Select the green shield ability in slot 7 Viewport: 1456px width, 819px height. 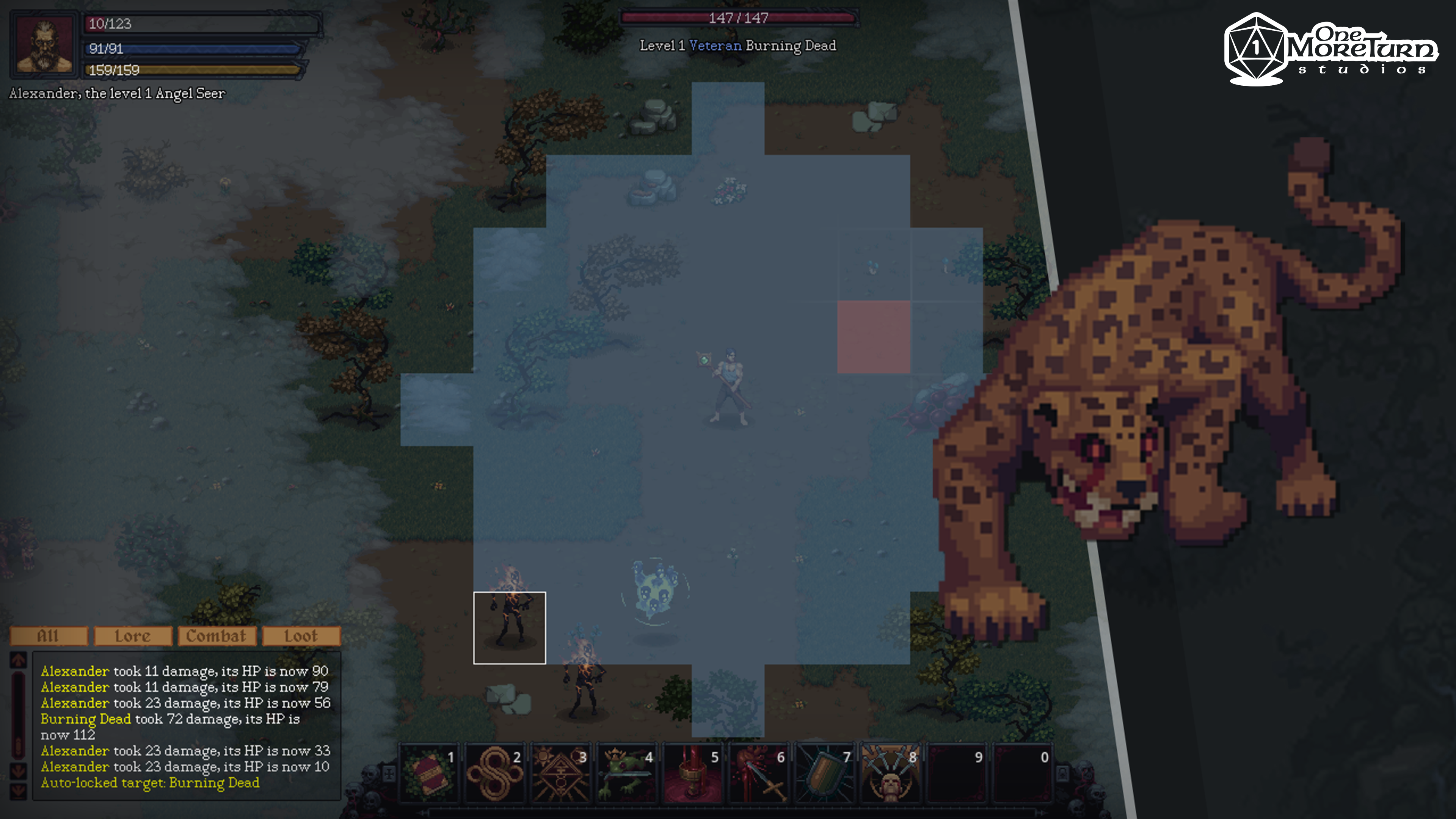(x=825, y=773)
